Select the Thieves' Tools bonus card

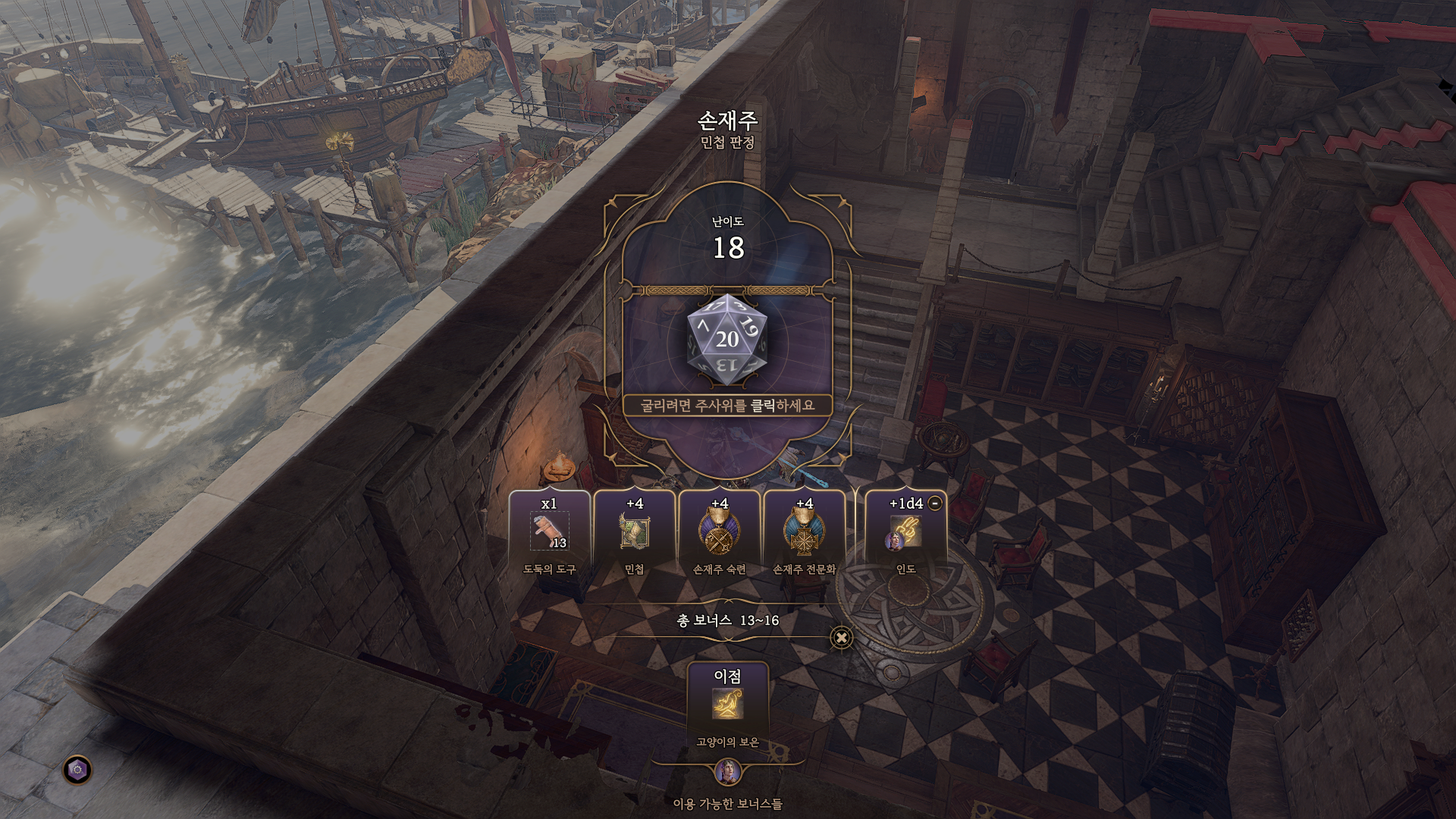pyautogui.click(x=549, y=533)
